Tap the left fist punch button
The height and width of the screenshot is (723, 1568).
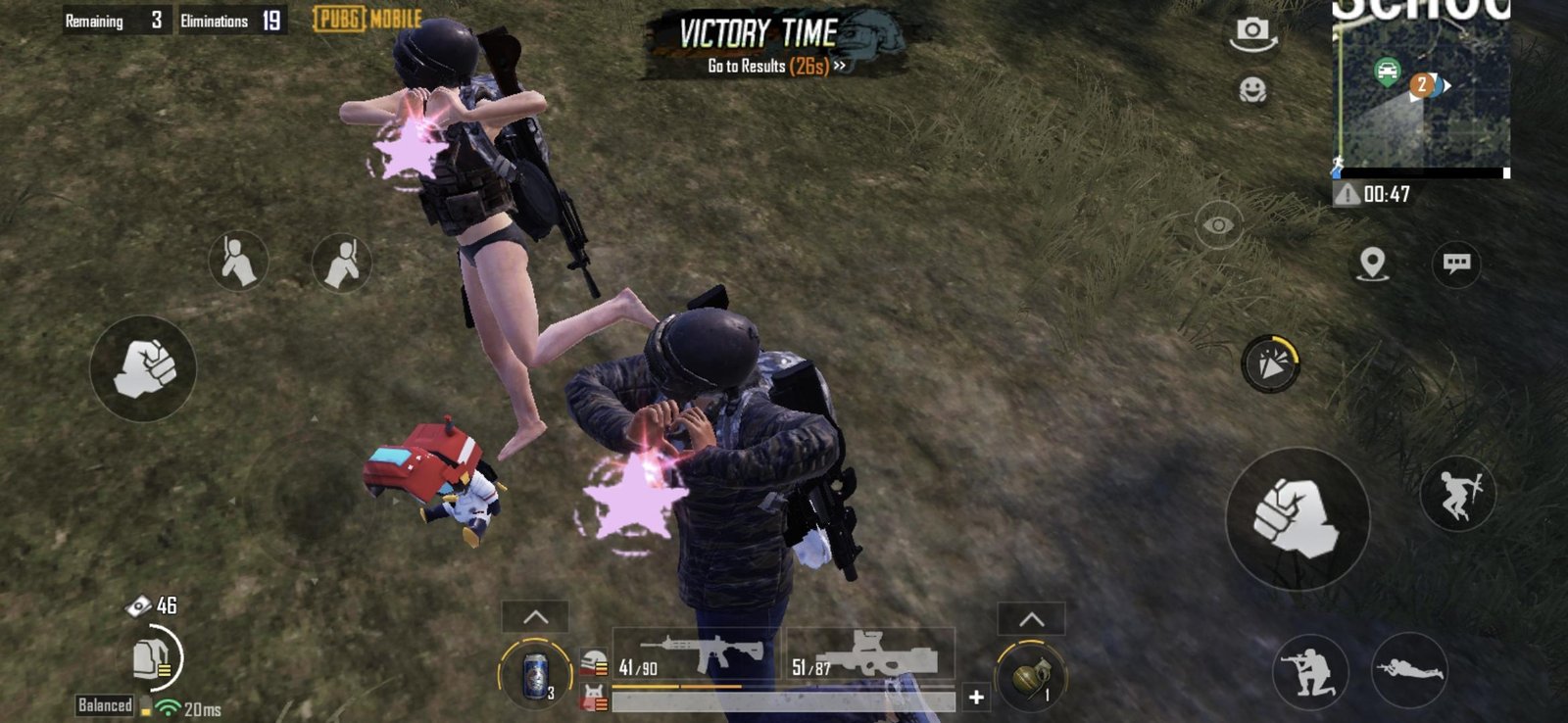[143, 368]
